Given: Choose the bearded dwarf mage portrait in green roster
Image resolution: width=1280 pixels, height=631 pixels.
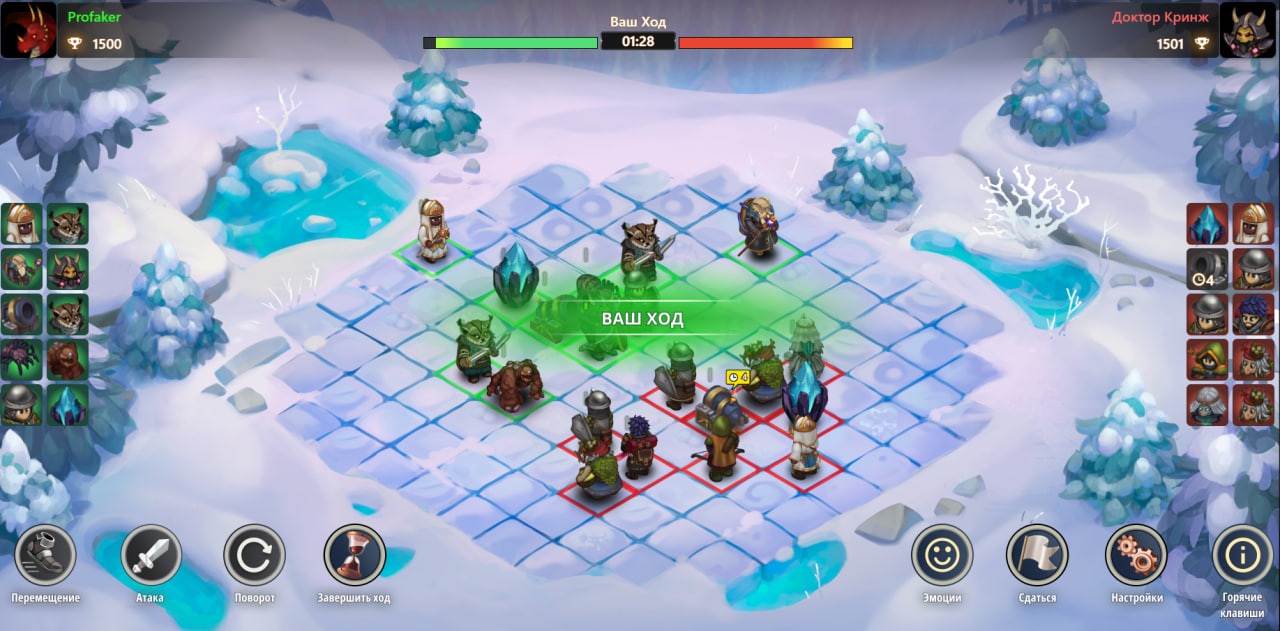Looking at the screenshot, I should point(21,269).
